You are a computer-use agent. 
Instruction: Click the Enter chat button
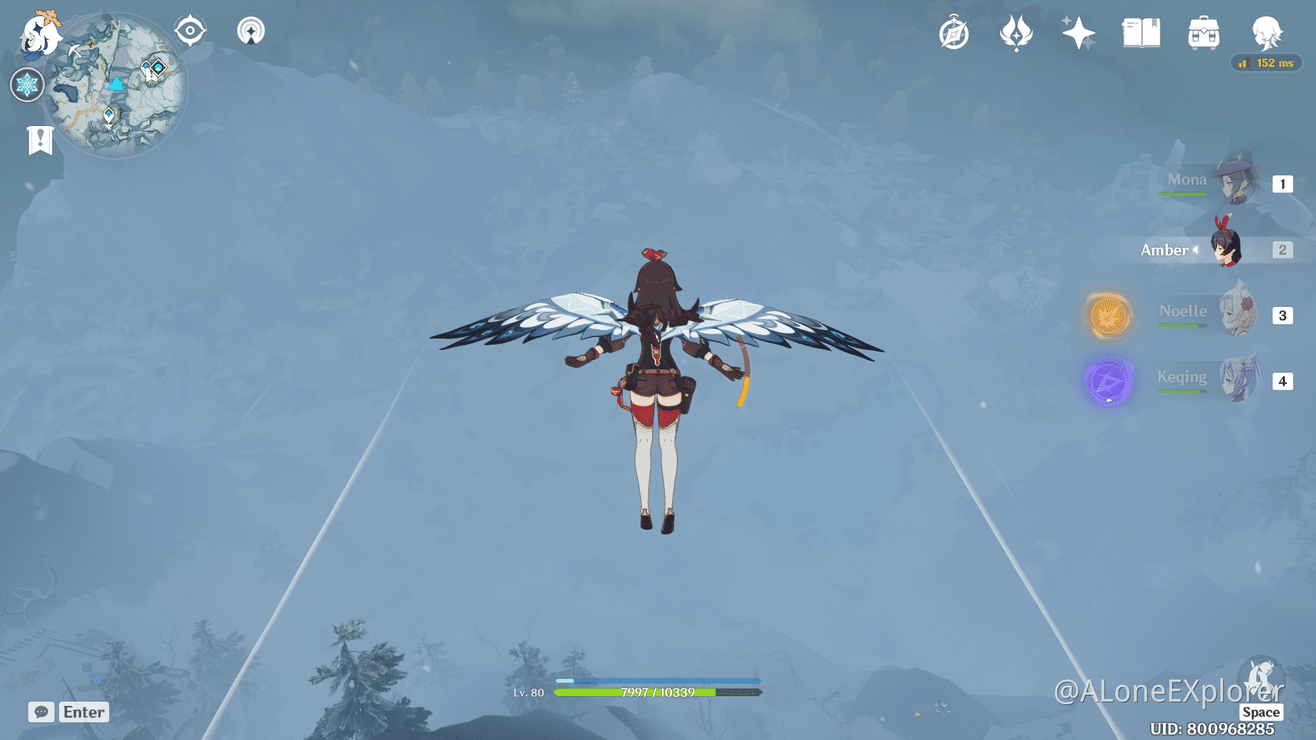point(83,712)
